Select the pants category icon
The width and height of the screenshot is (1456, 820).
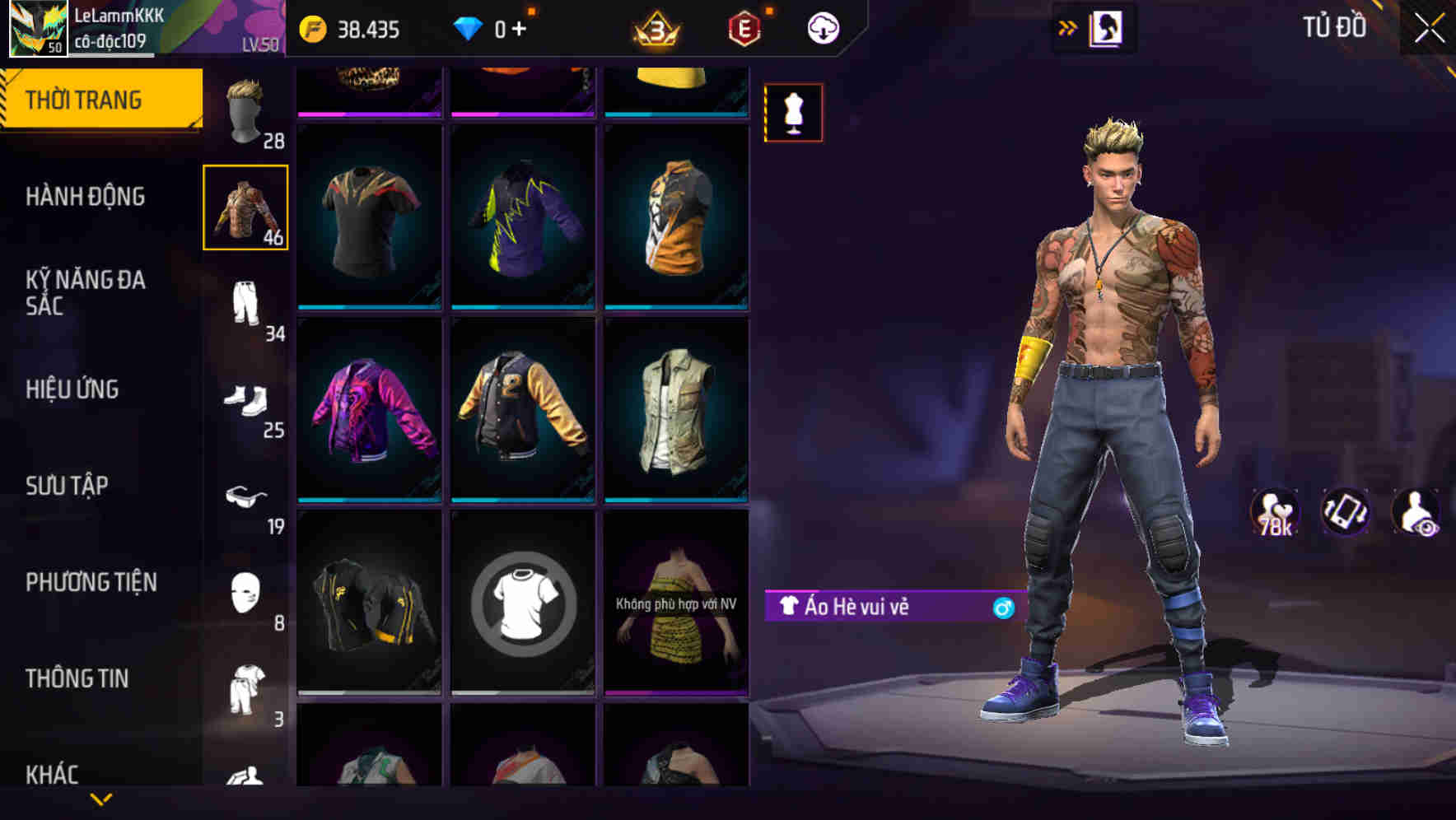click(x=246, y=301)
